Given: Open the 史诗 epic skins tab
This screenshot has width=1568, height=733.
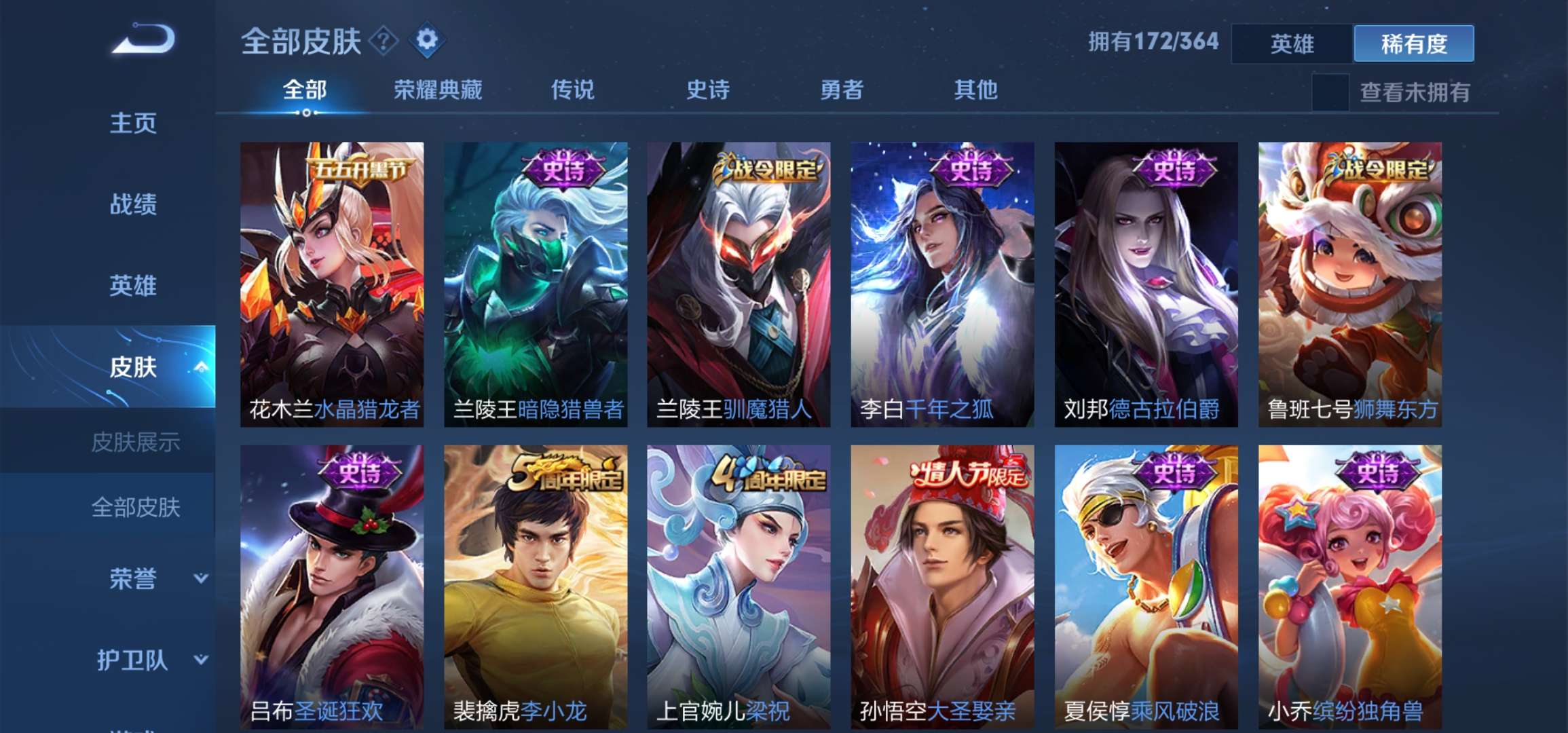Looking at the screenshot, I should (707, 91).
